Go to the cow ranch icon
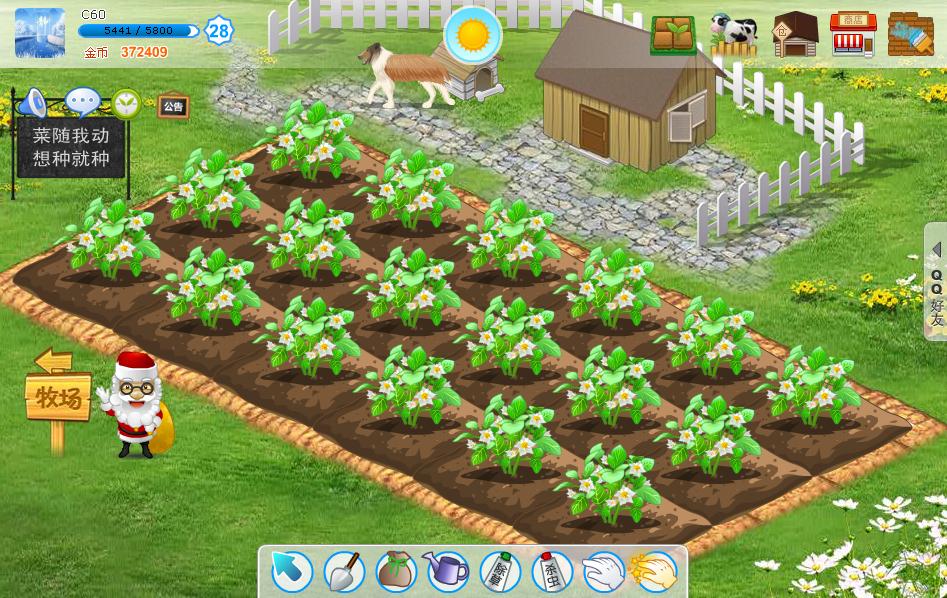 coord(734,35)
